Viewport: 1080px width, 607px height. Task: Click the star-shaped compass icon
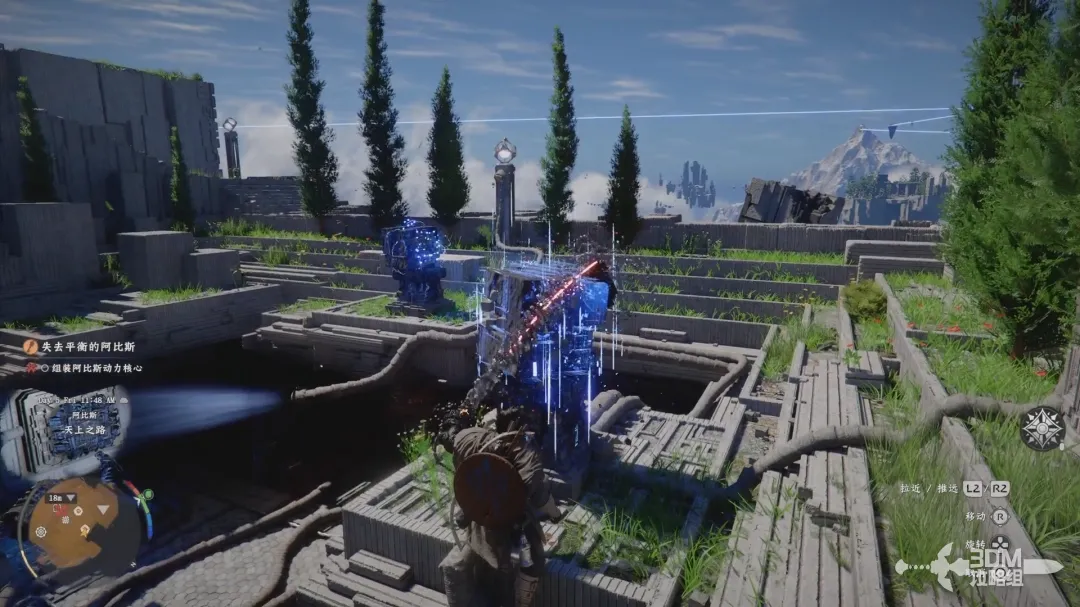pyautogui.click(x=1041, y=428)
